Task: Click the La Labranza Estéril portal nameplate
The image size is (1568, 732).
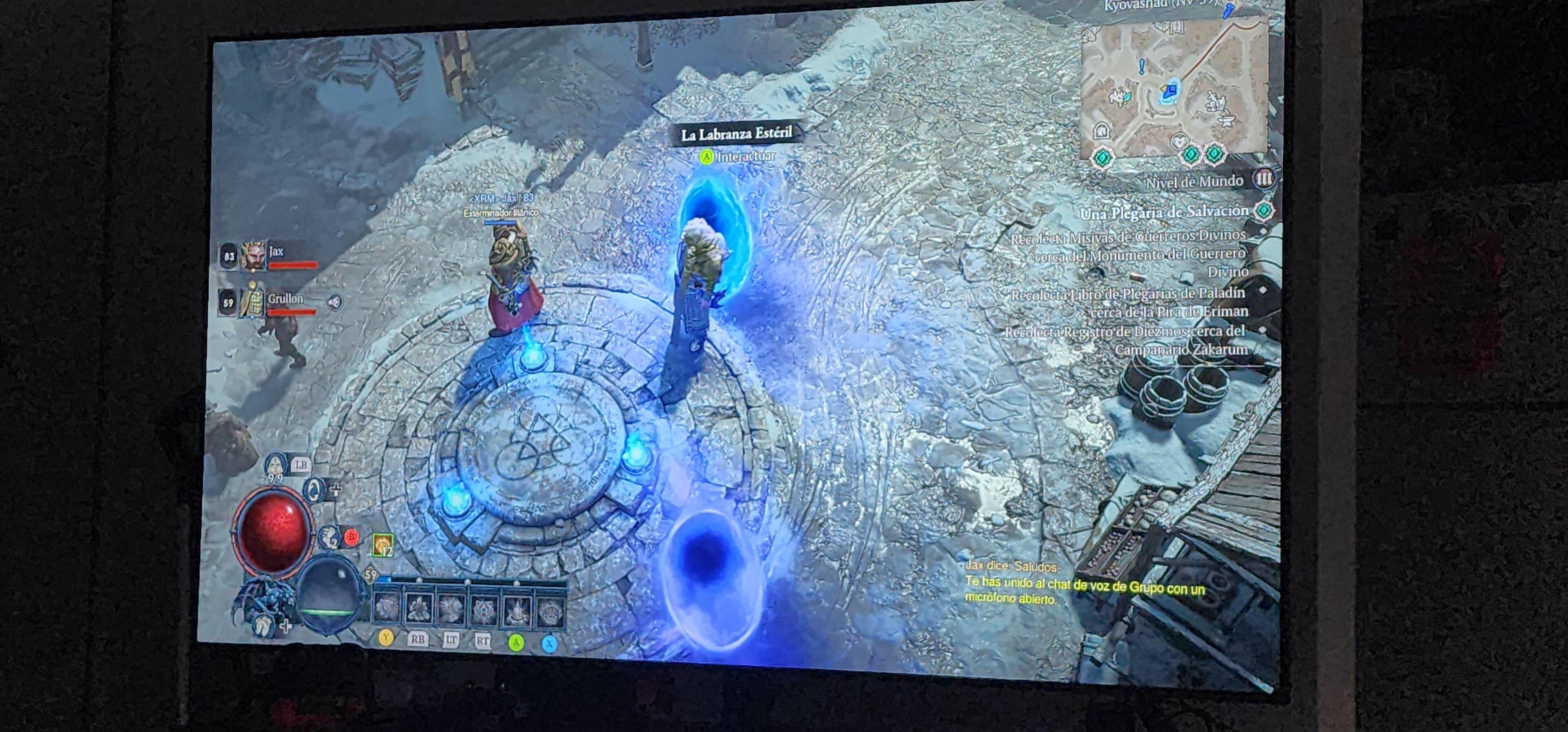Action: click(736, 134)
